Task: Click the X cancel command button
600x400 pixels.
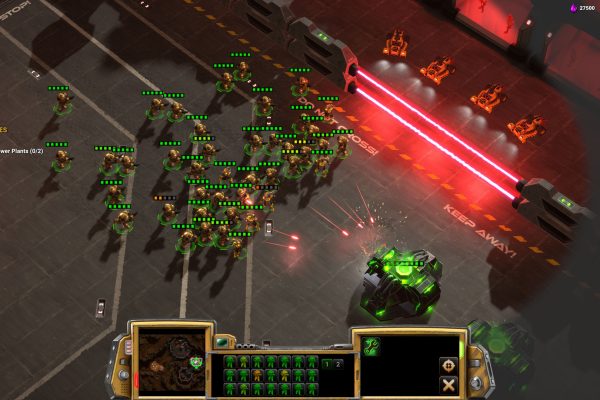Action: [447, 384]
